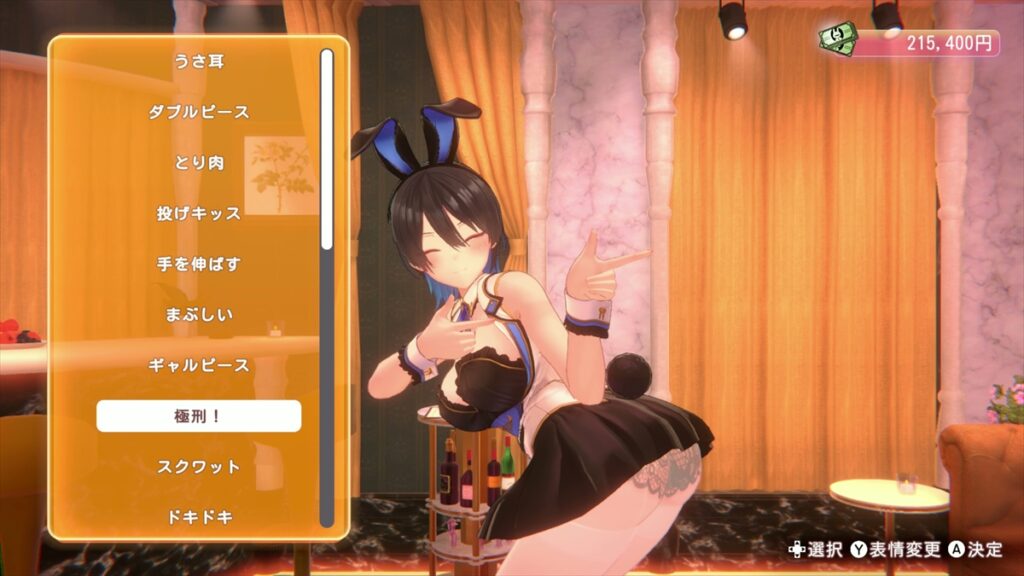Screen dimensions: 1024x576
Task: Click the pose list scrollbar
Action: (326, 150)
